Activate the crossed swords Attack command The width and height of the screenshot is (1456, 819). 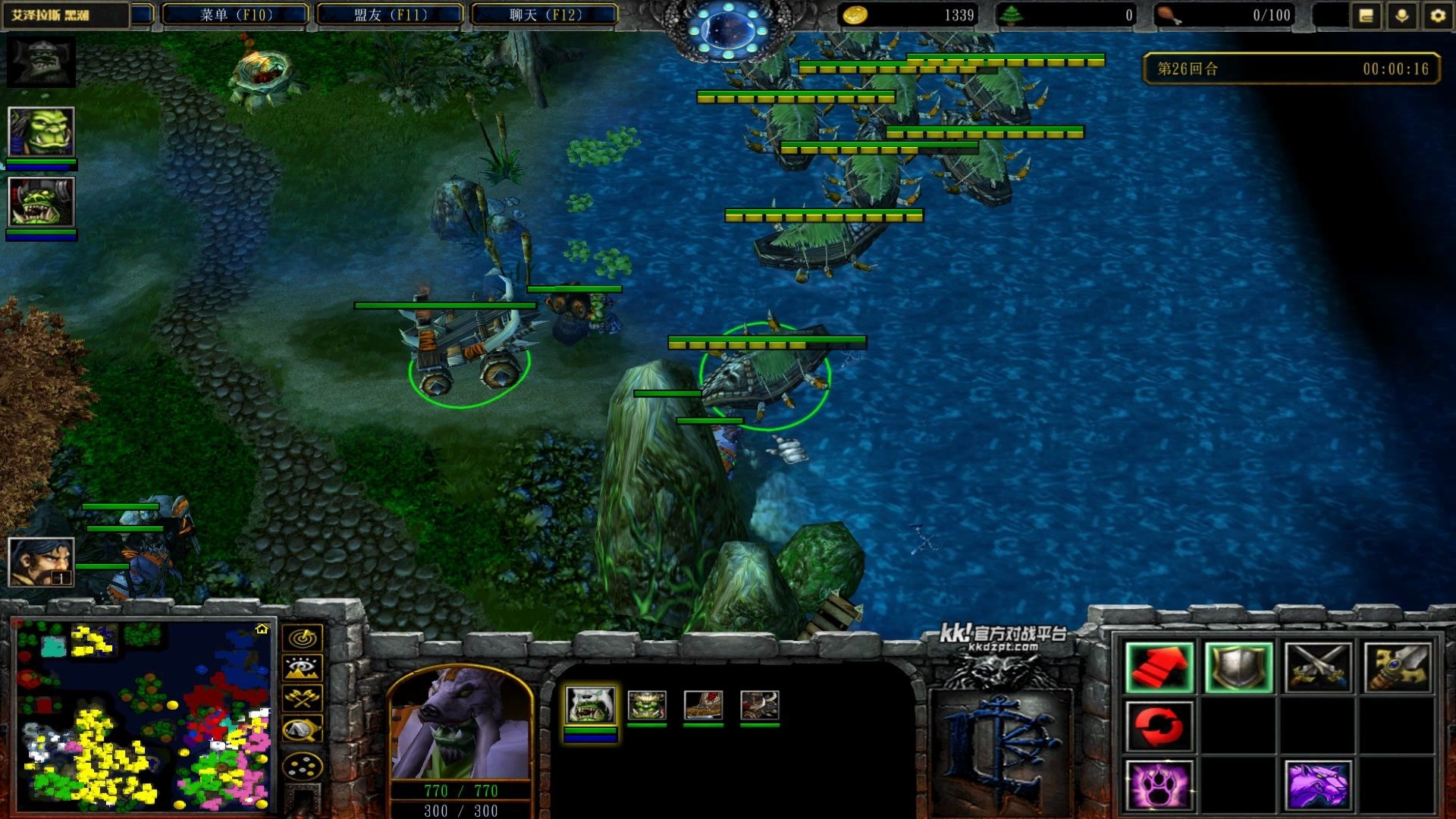1318,667
